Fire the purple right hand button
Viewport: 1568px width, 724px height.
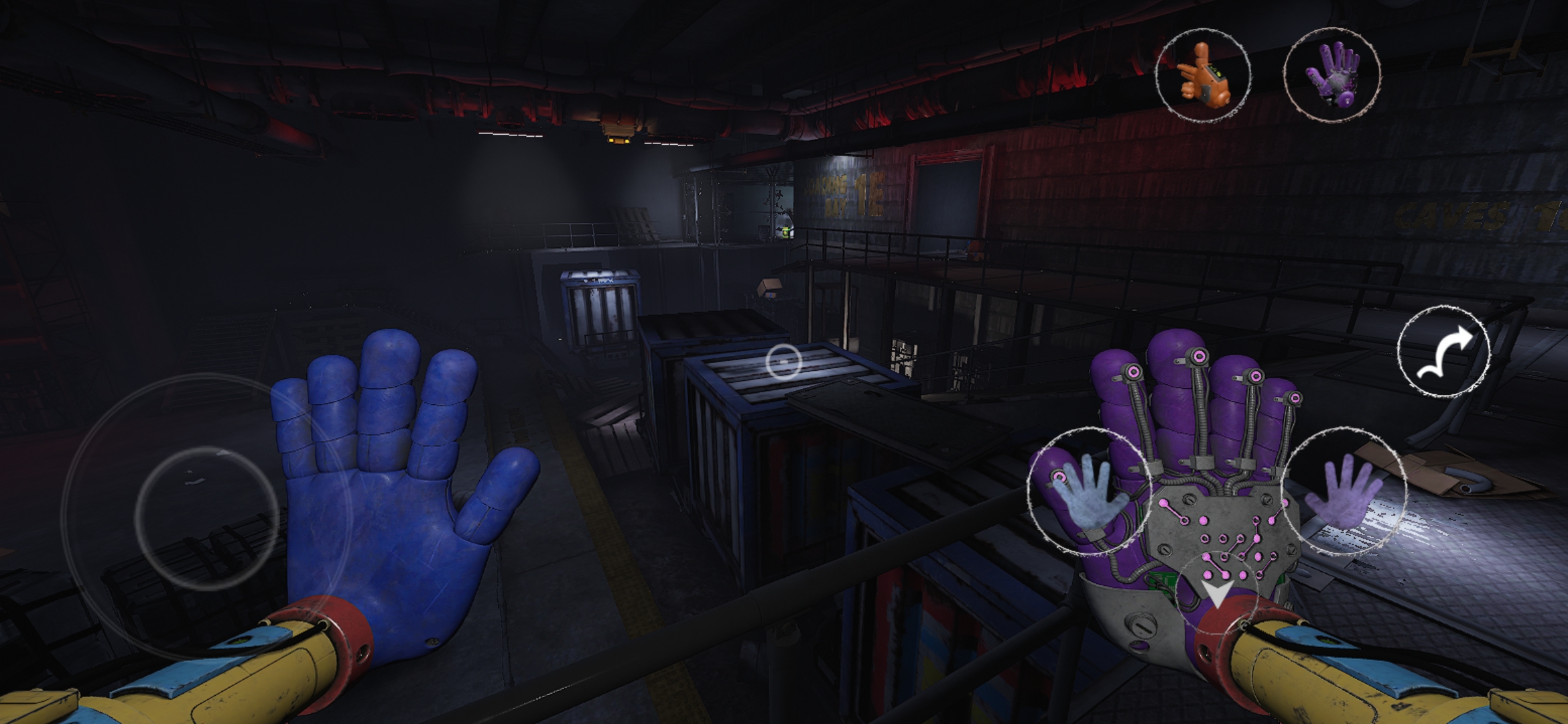pyautogui.click(x=1344, y=491)
